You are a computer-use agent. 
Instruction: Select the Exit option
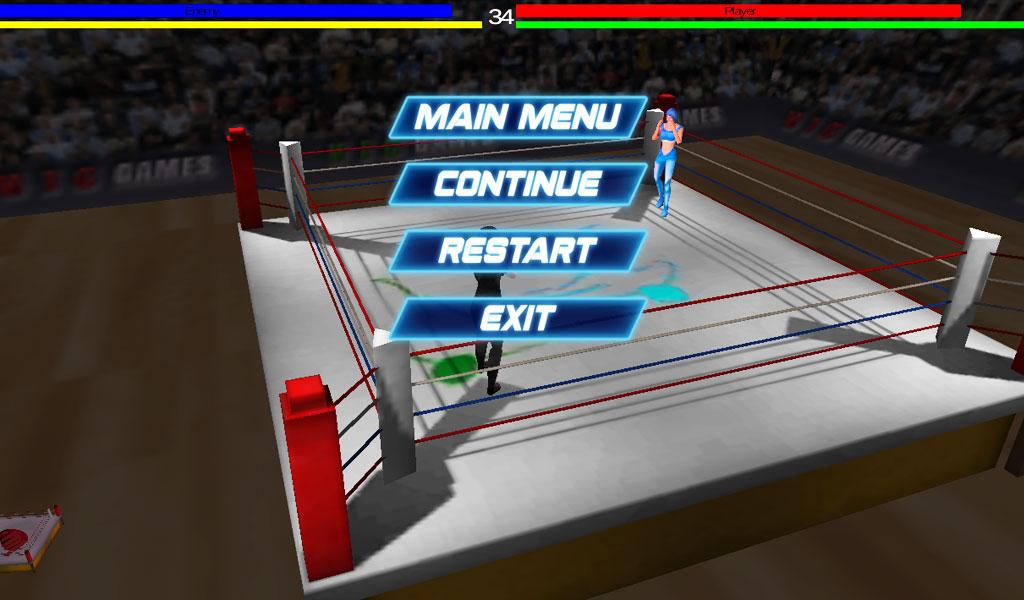pos(517,318)
